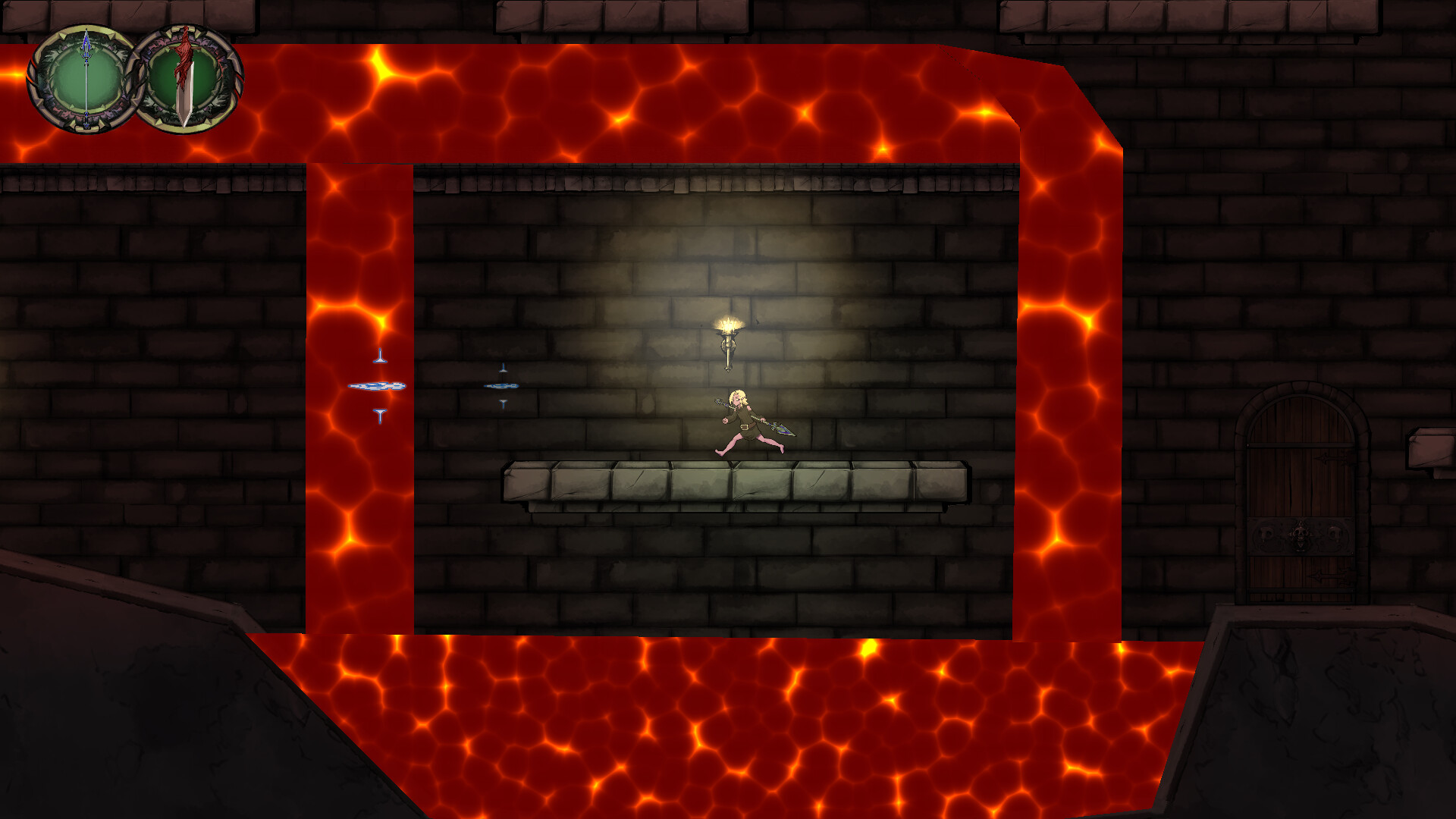Click the smaller blue blade collectible mid-air
The height and width of the screenshot is (819, 1456).
coord(503,387)
